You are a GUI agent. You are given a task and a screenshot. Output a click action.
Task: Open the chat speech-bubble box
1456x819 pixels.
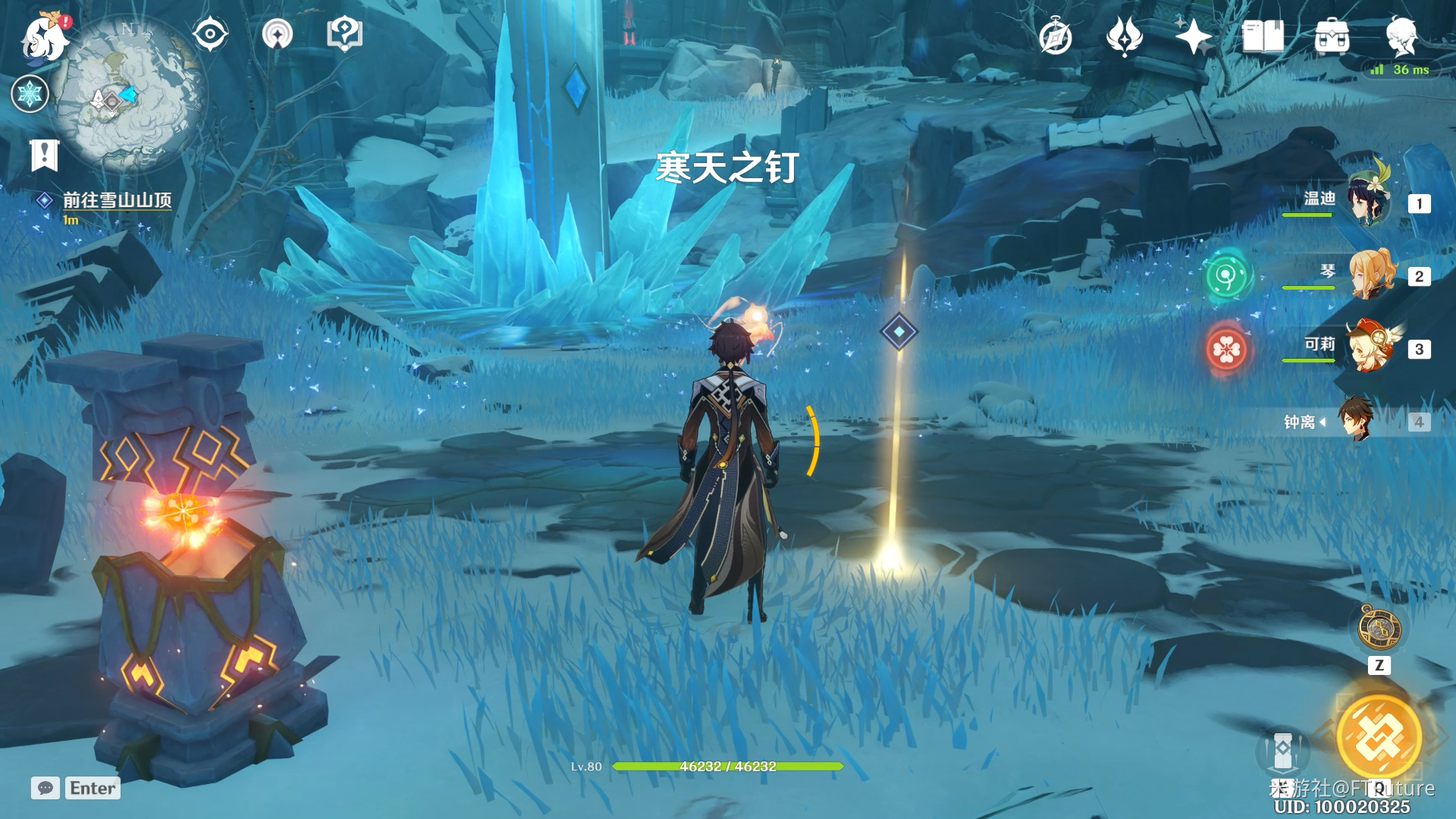[x=45, y=788]
